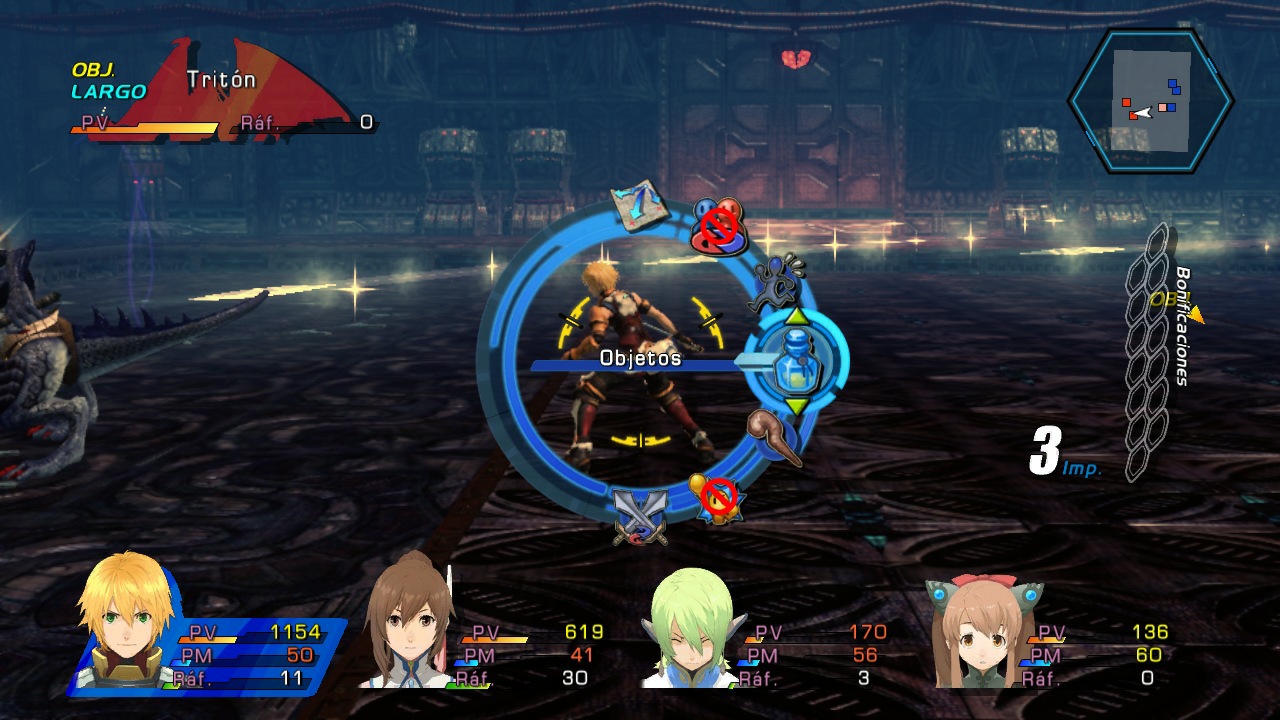
Task: Select Fidel's portrait in the party bar
Action: pyautogui.click(x=110, y=620)
